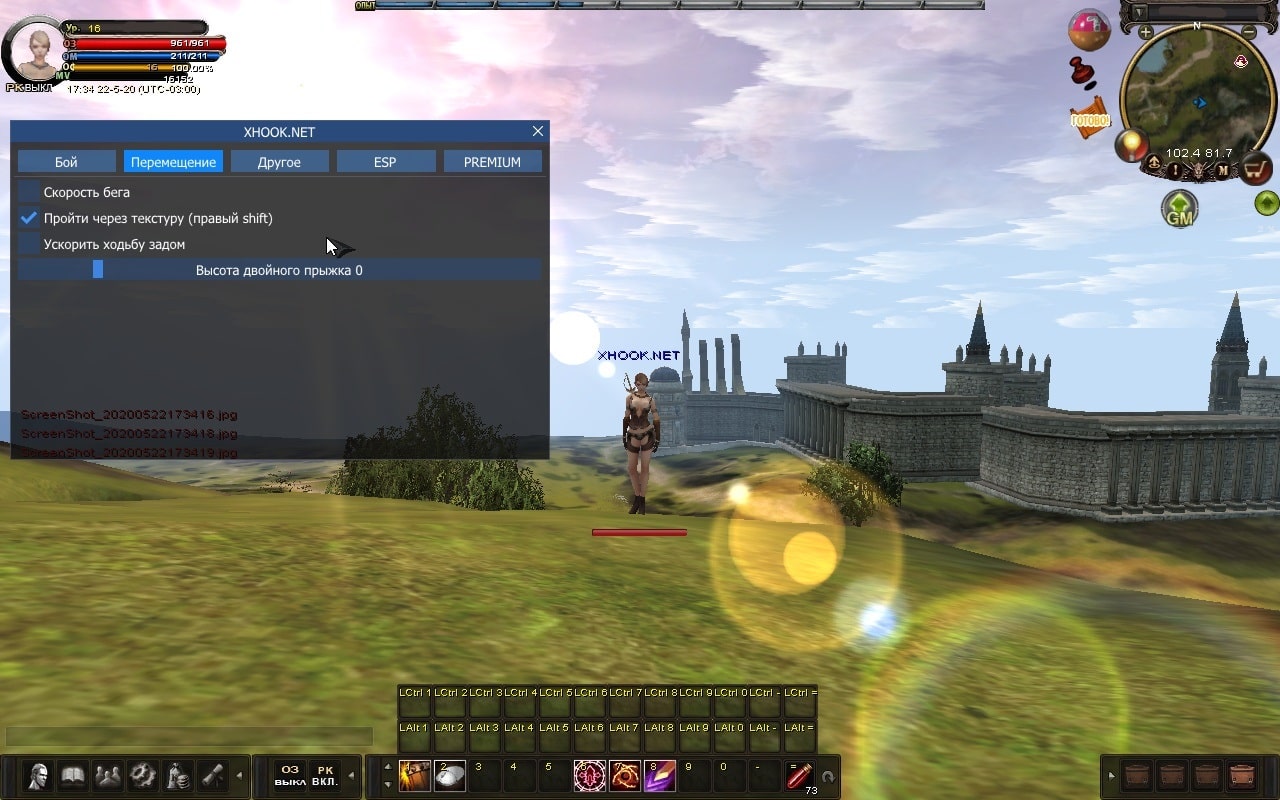1280x800 pixels.
Task: Switch to the Бой tab
Action: click(66, 162)
